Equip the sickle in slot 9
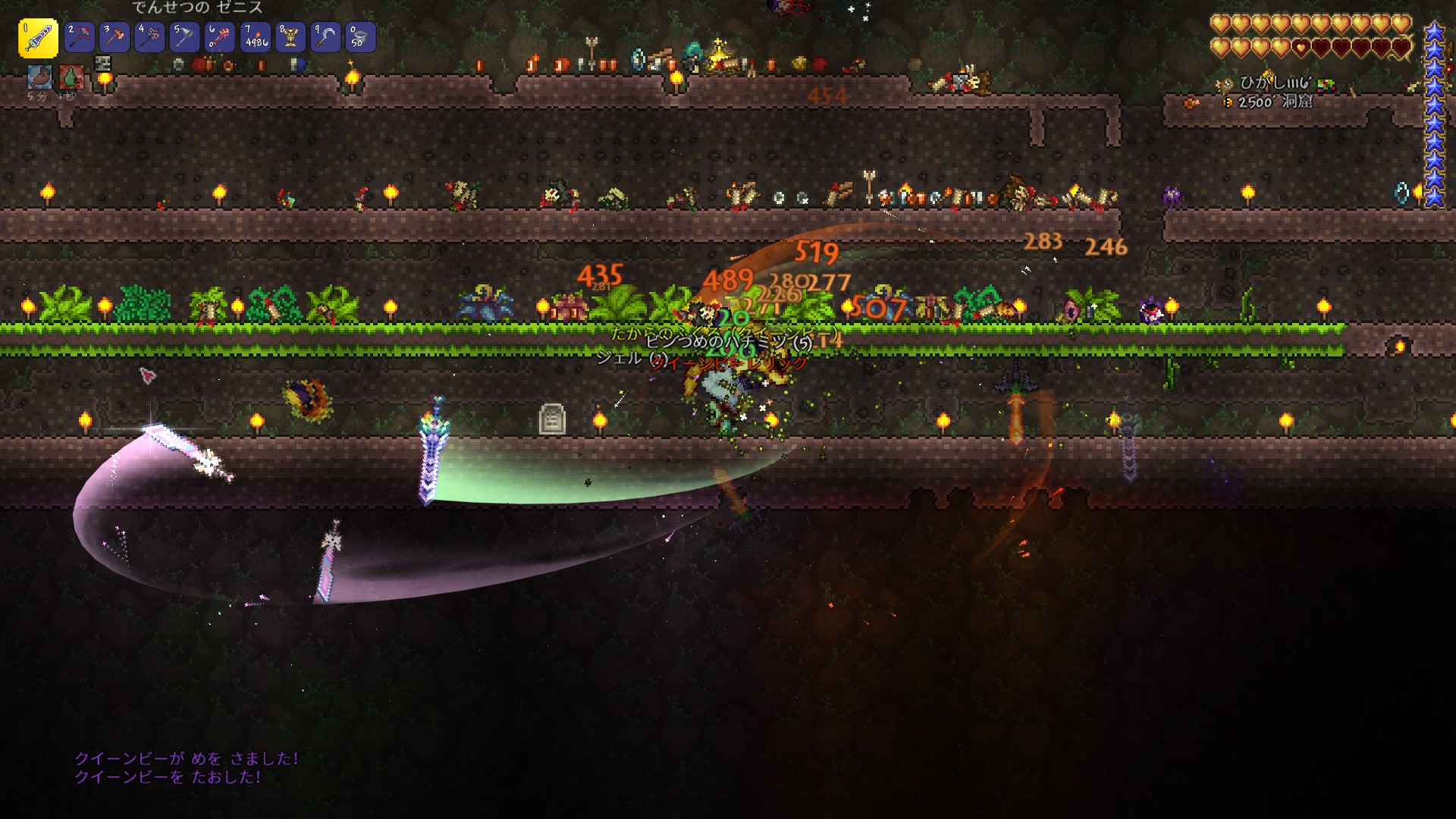1456x819 pixels. pyautogui.click(x=325, y=37)
